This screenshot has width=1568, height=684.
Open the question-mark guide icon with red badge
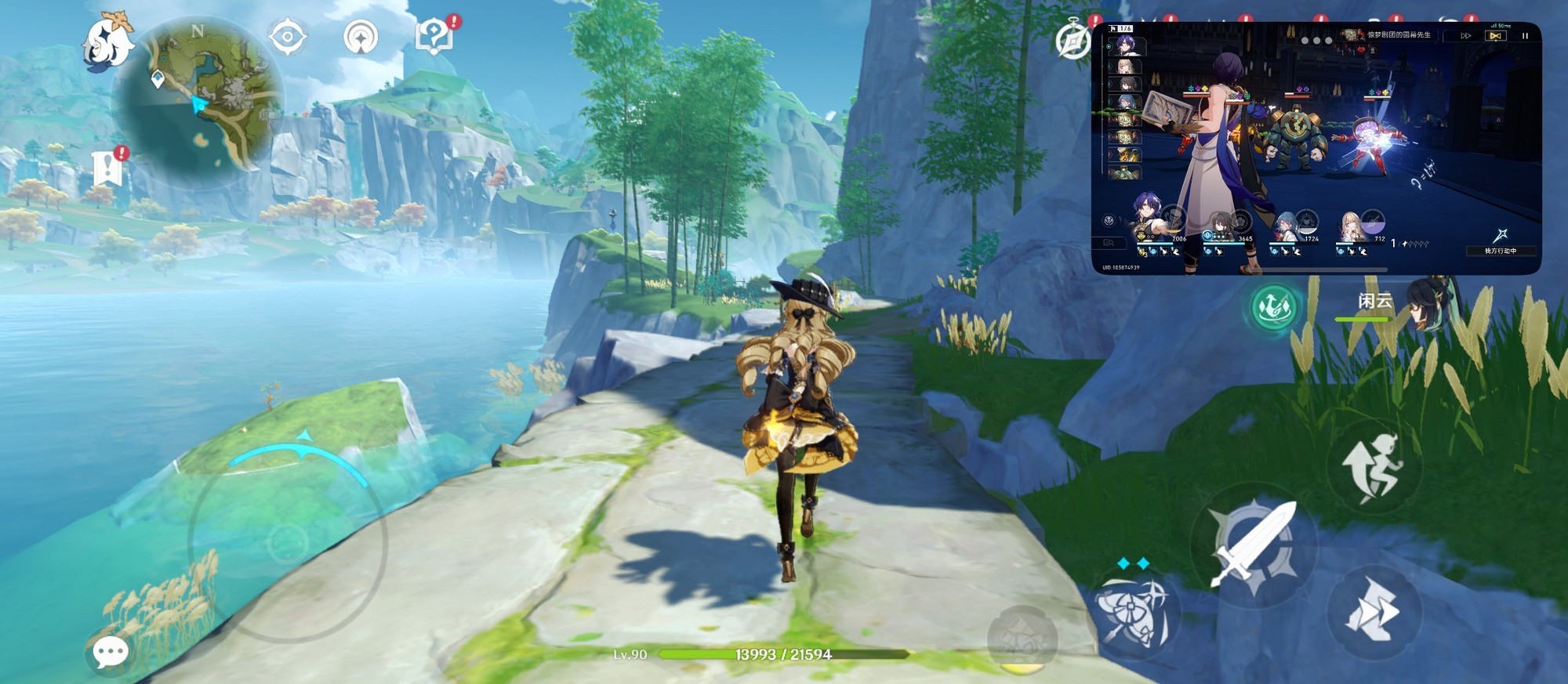pyautogui.click(x=434, y=36)
